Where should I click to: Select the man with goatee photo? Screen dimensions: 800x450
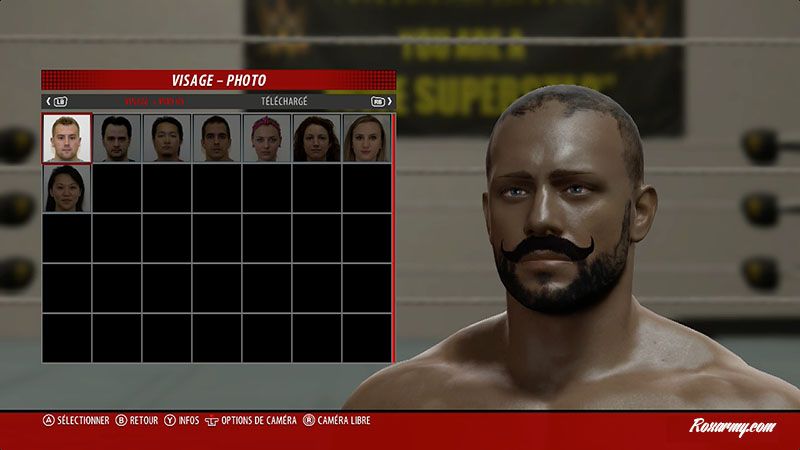(x=116, y=138)
